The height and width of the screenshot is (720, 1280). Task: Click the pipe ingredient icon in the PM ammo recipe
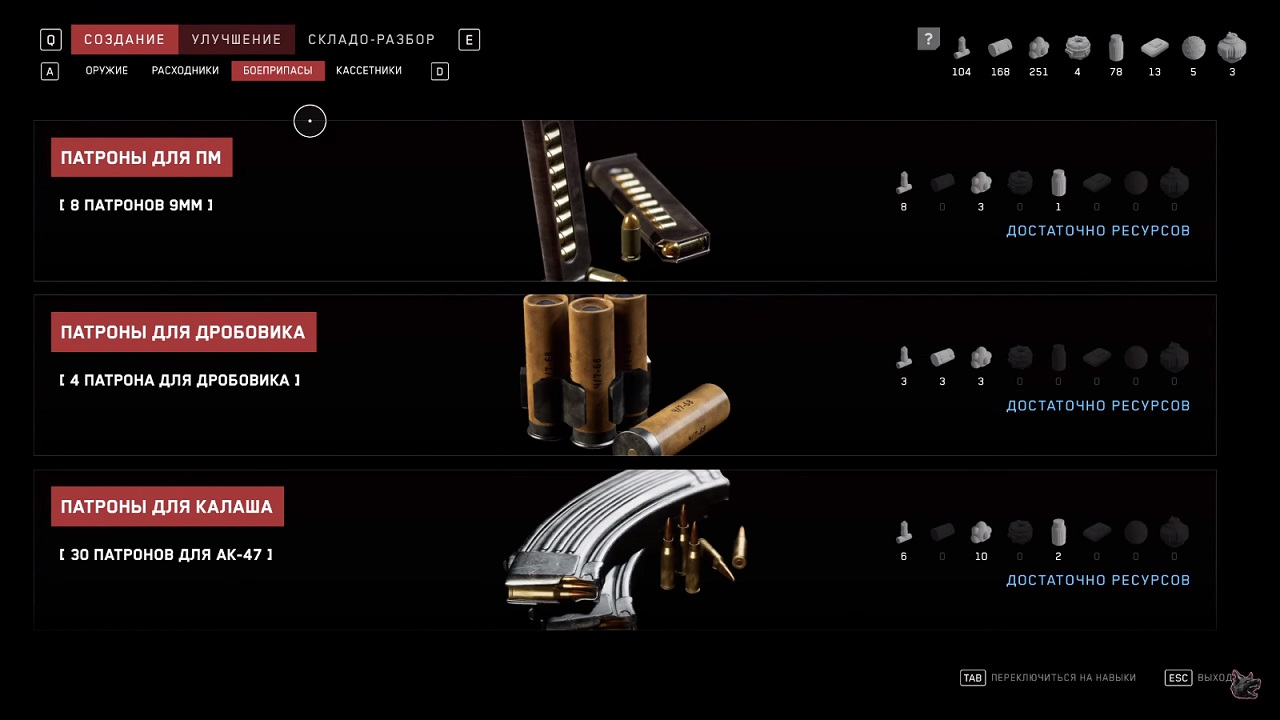click(x=903, y=183)
